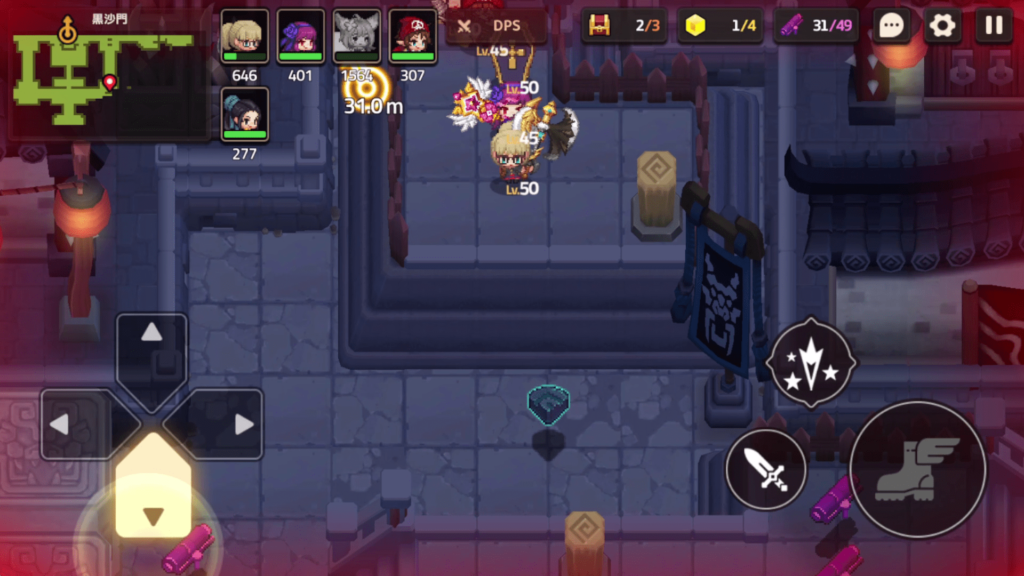This screenshot has width=1024, height=576.
Task: Toggle the DPS meter
Action: (496, 26)
